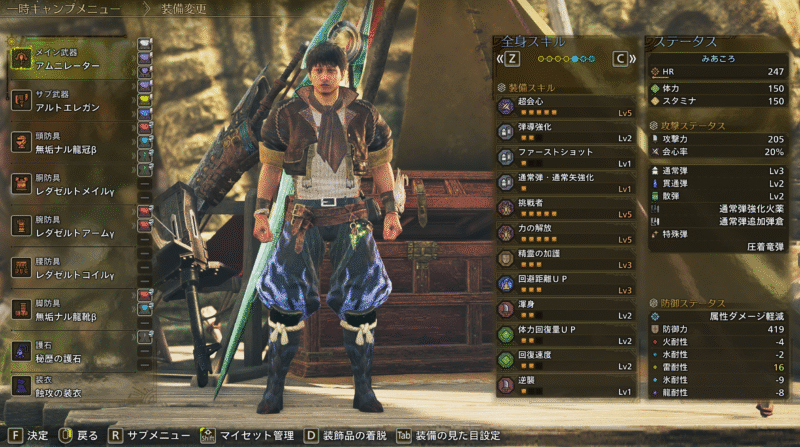Highlight the 弾導強化 skill row
Viewport: 800px width, 447px height.
coord(565,131)
